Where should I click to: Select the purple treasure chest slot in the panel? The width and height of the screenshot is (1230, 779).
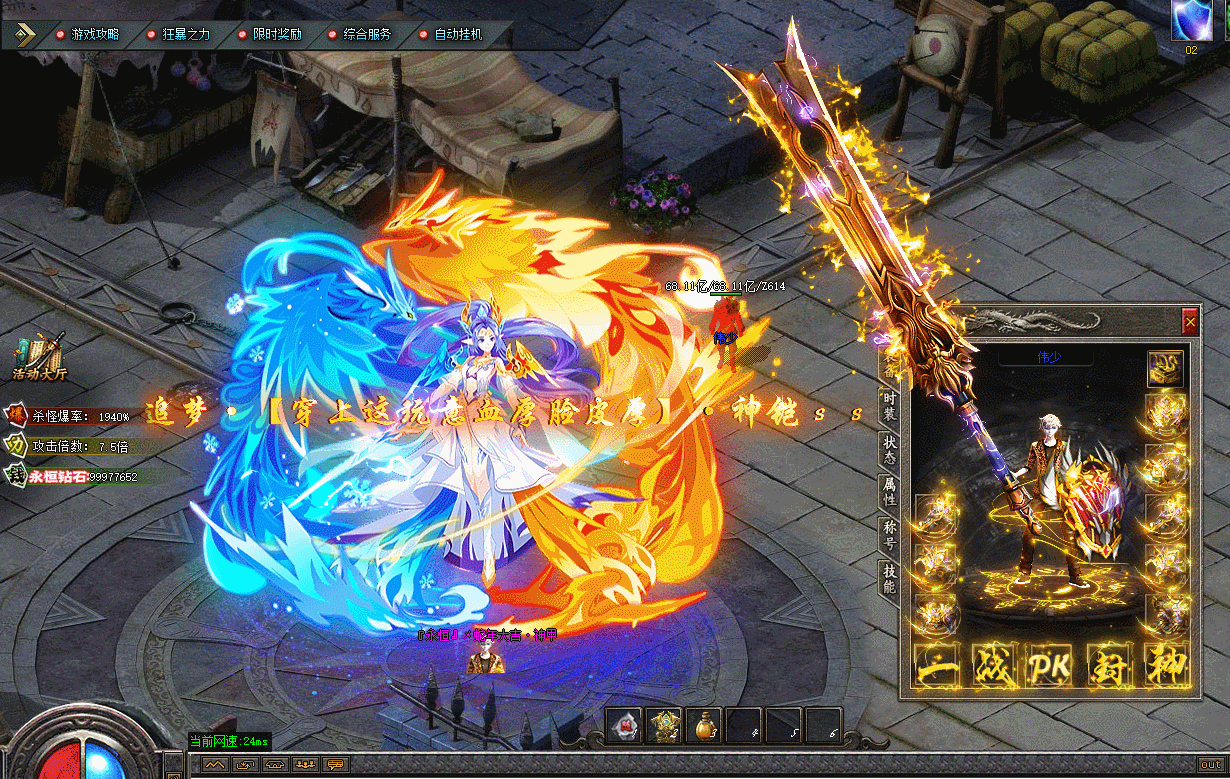[1165, 367]
